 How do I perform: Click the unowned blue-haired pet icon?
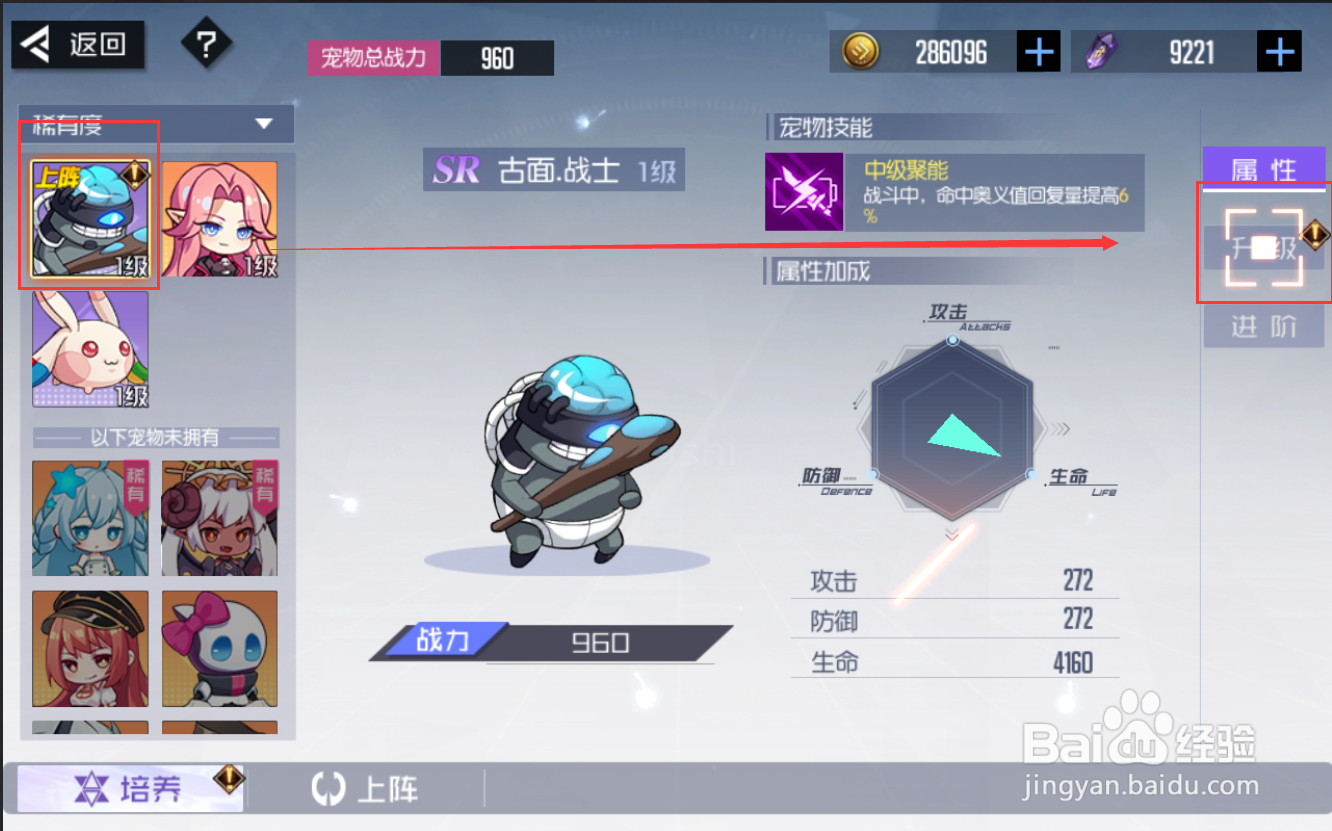point(89,516)
